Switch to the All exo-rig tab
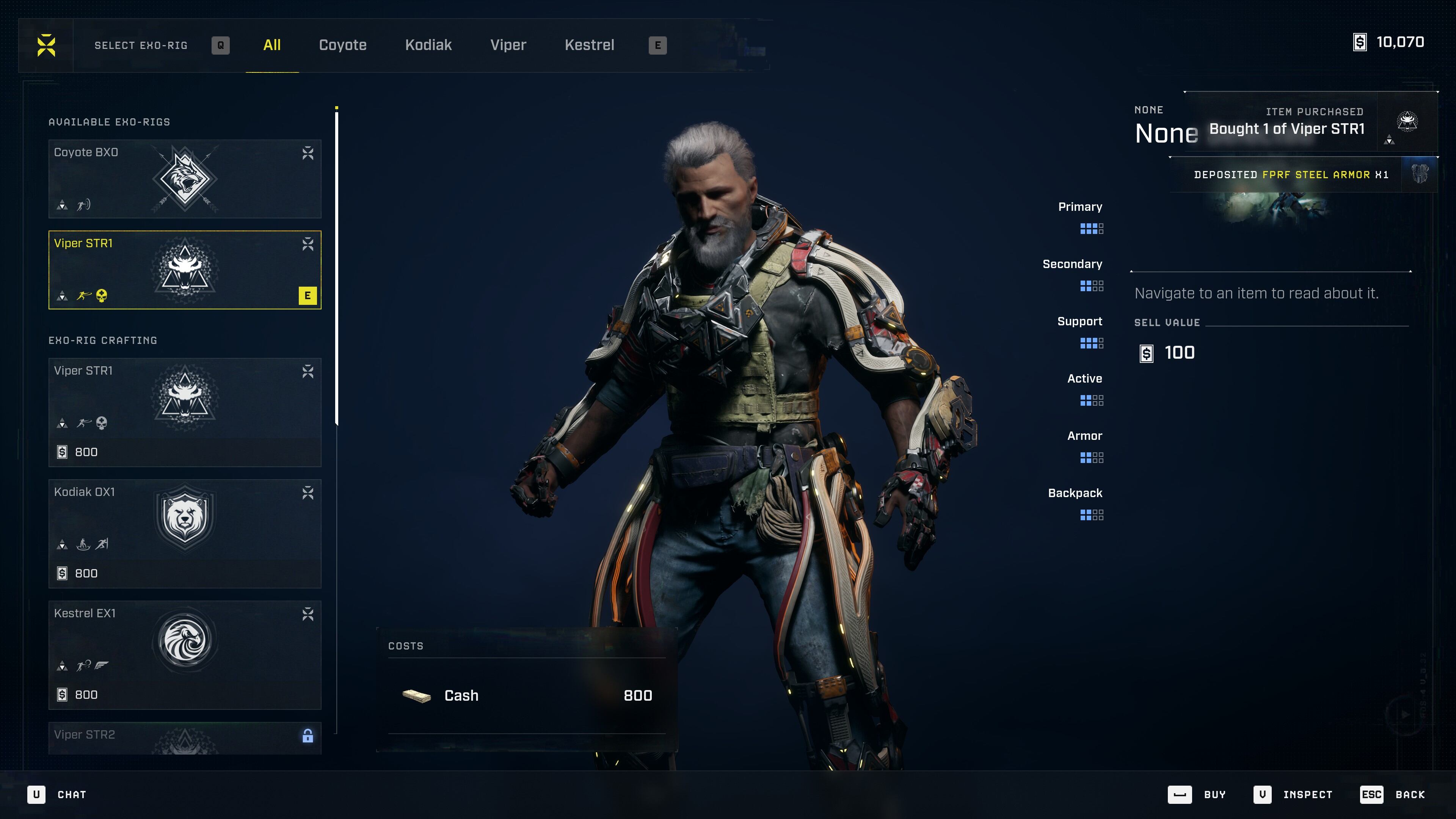The width and height of the screenshot is (1456, 819). [272, 45]
